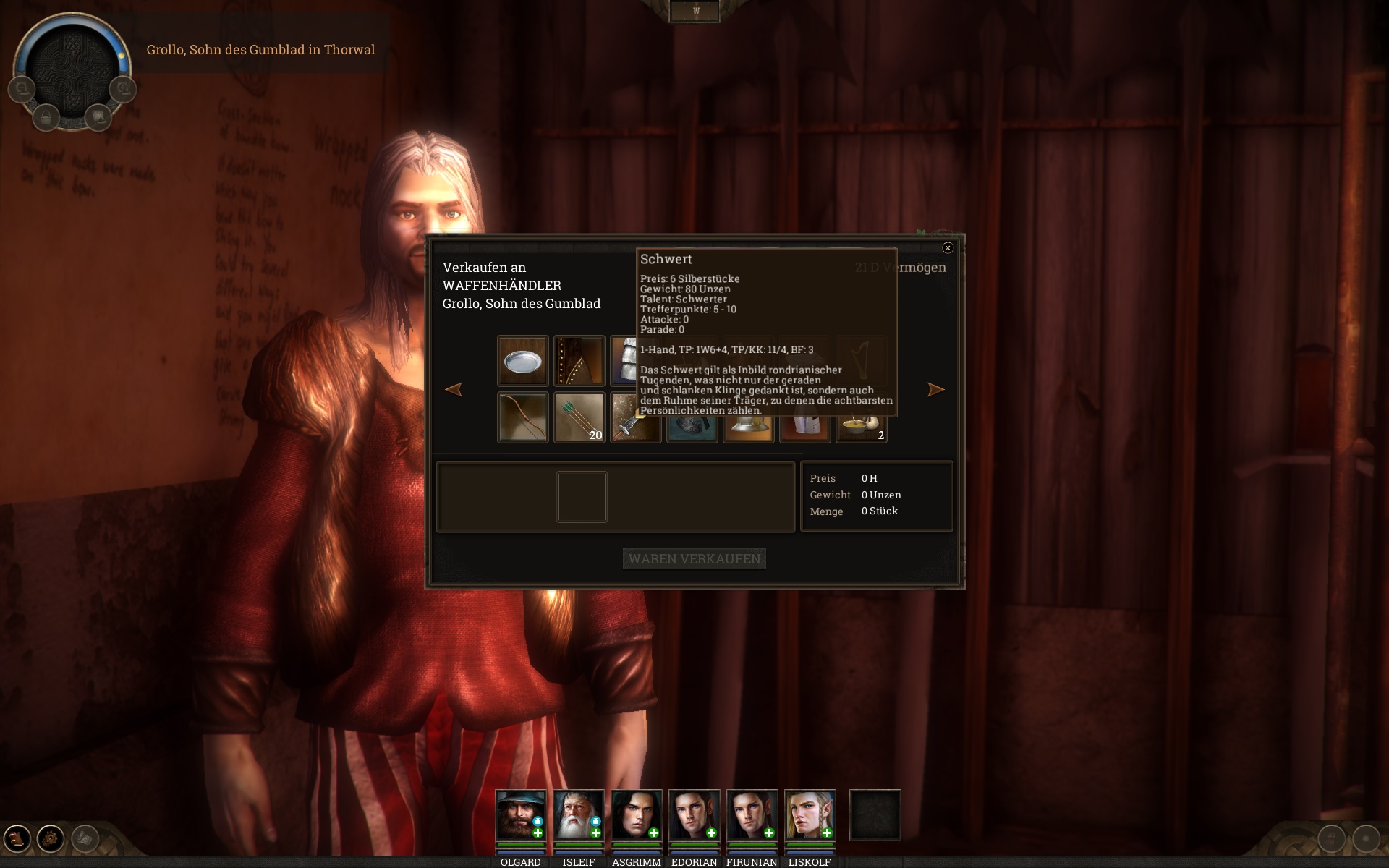Click the Waren Verkaufen button

(x=694, y=558)
